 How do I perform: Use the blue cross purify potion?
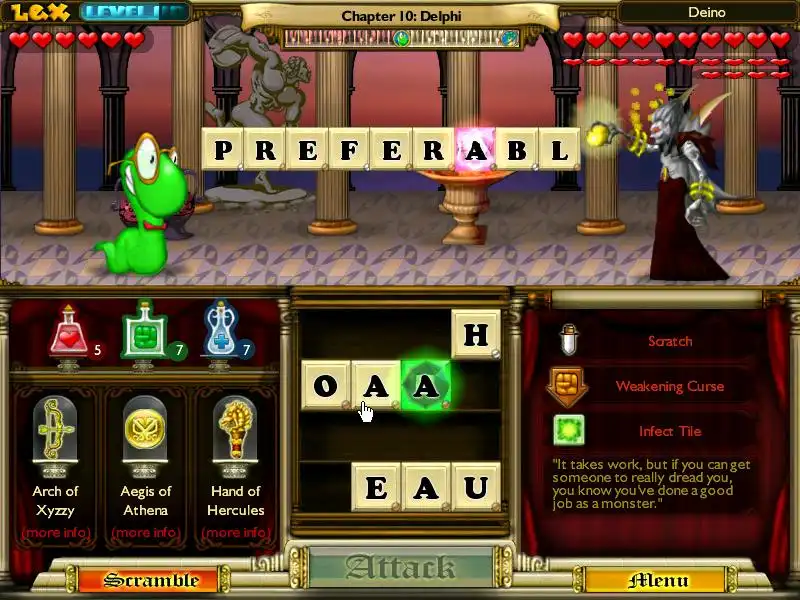221,331
